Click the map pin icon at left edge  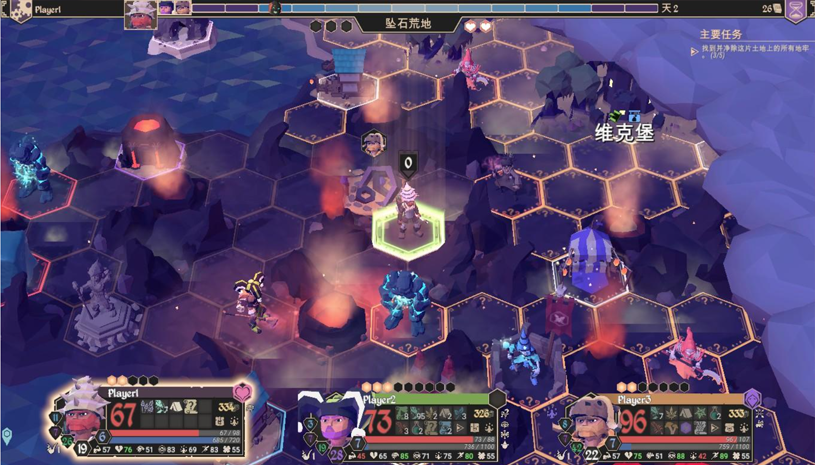click(7, 436)
